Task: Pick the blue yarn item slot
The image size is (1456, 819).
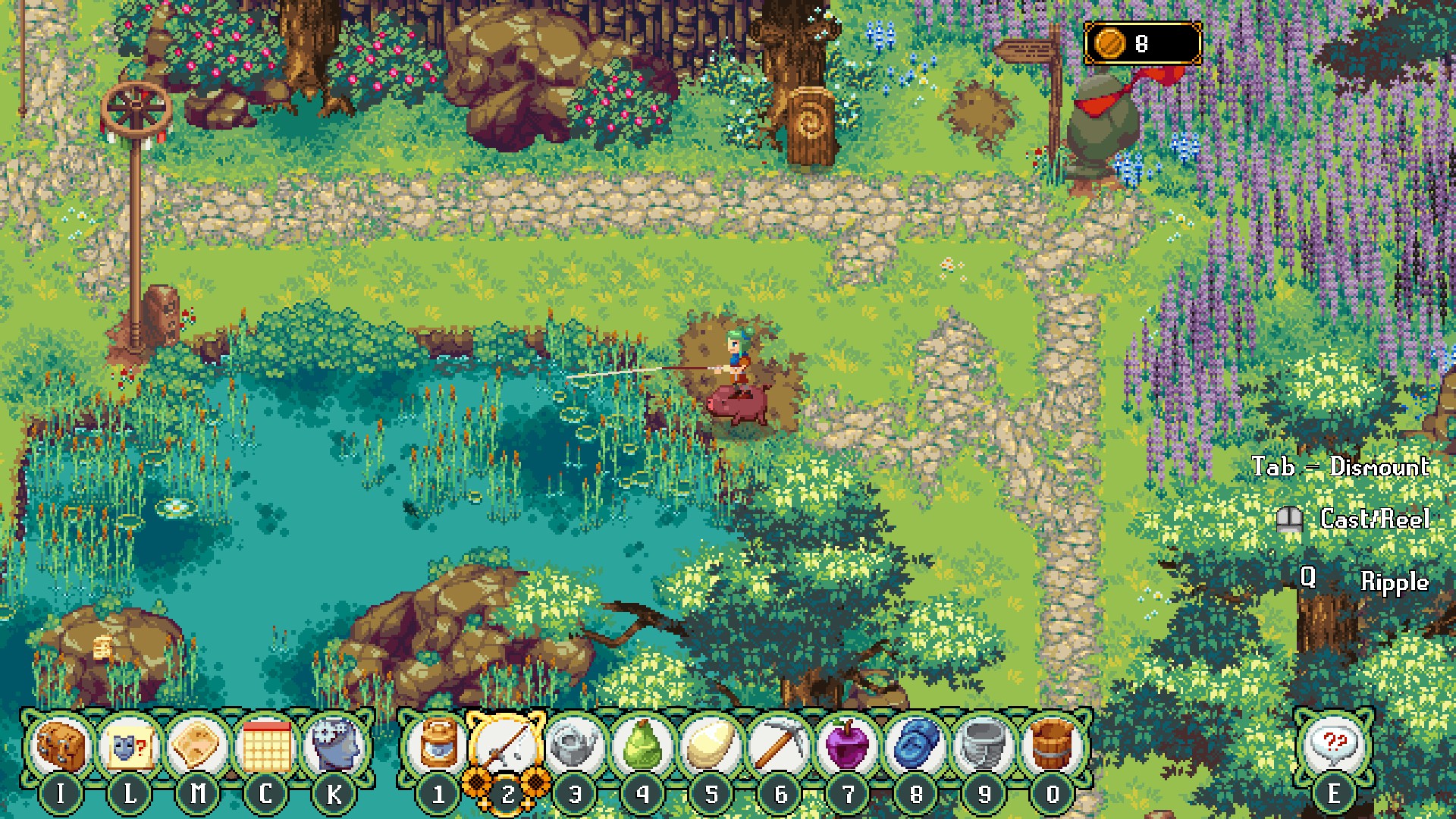Action: point(916,747)
